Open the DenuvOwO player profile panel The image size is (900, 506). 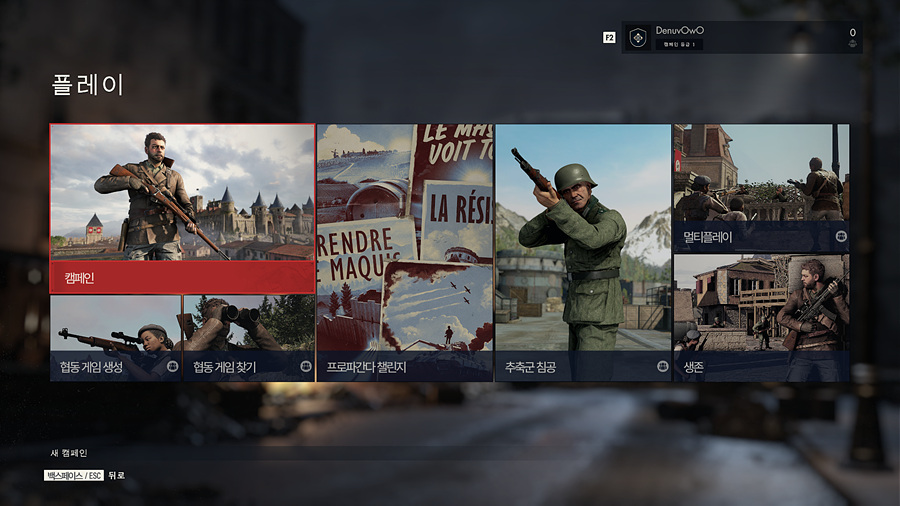741,37
